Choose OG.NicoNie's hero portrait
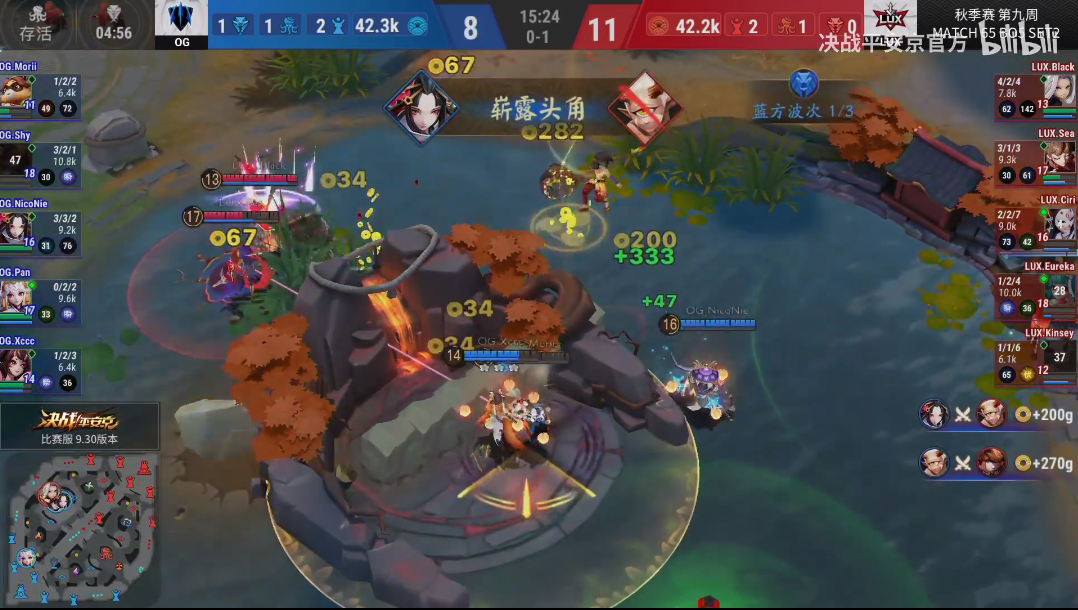Viewport: 1078px width, 610px height. (x=13, y=228)
